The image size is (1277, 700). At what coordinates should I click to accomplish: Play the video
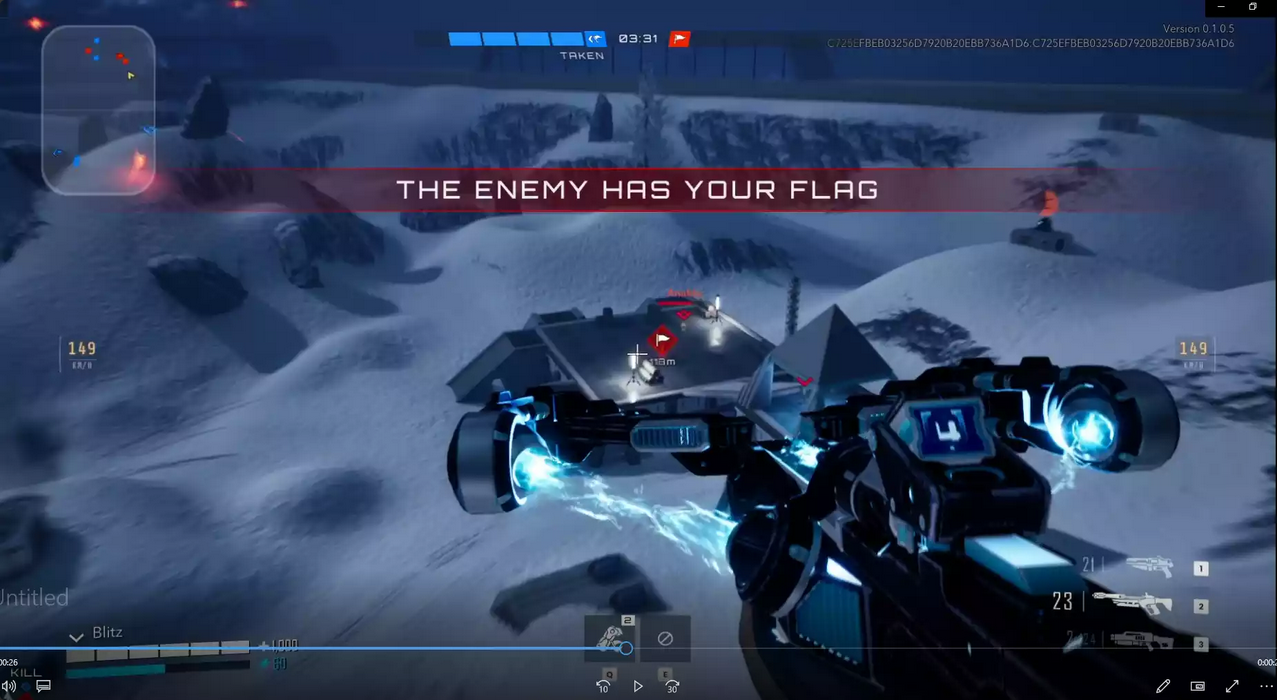pyautogui.click(x=638, y=686)
